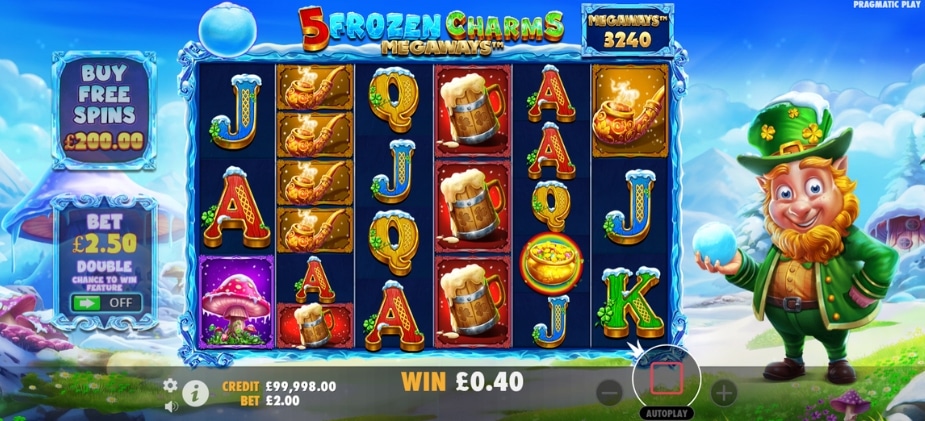Increase the bet with the plus button
This screenshot has height=421, width=925.
coord(723,393)
